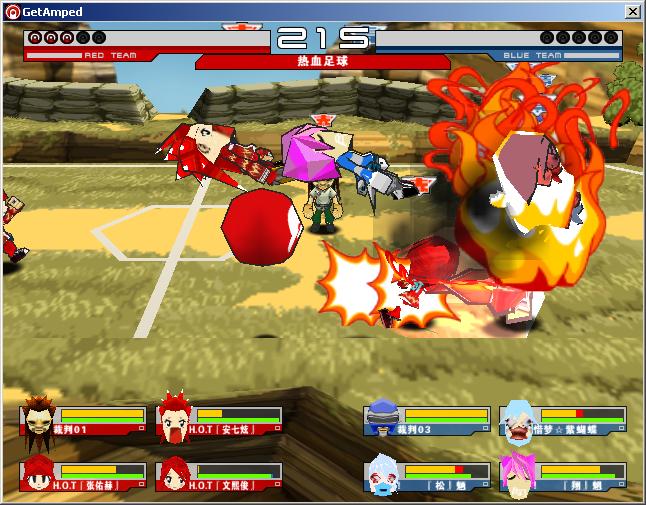Viewport: 646px width, 505px height.
Task: Close the GetAmped window
Action: [632, 11]
